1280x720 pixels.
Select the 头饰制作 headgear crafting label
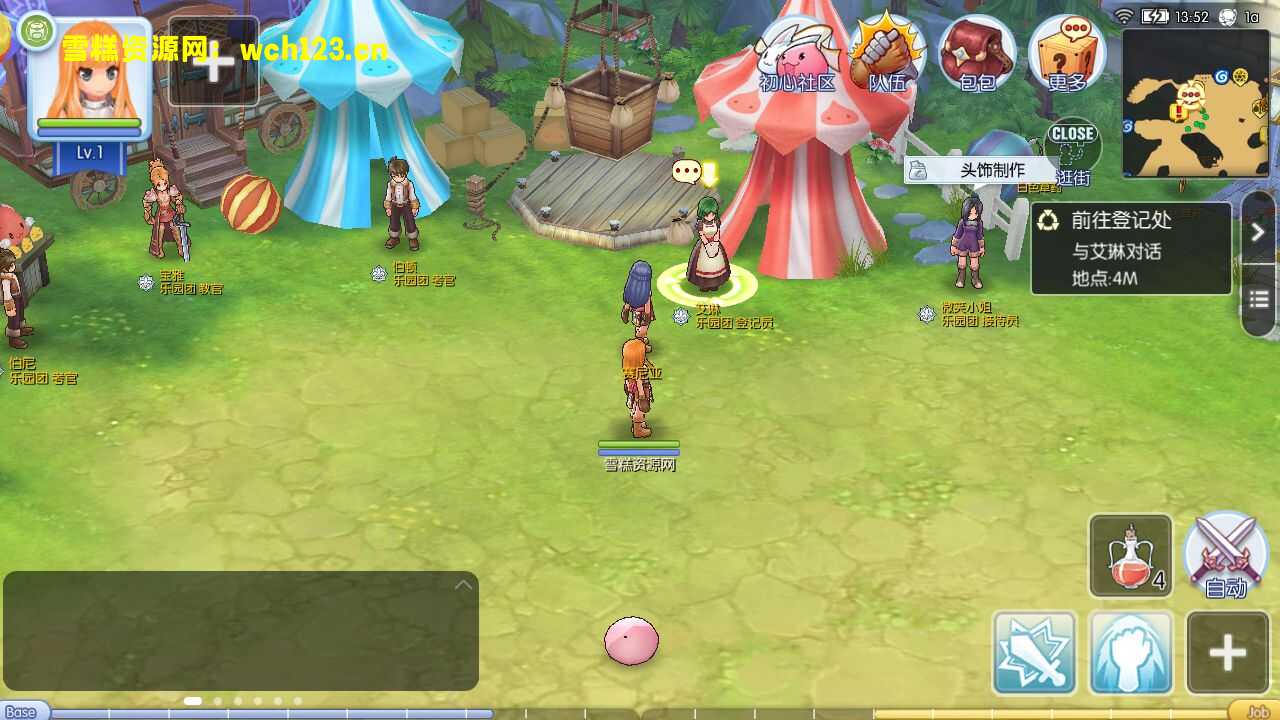click(x=981, y=170)
